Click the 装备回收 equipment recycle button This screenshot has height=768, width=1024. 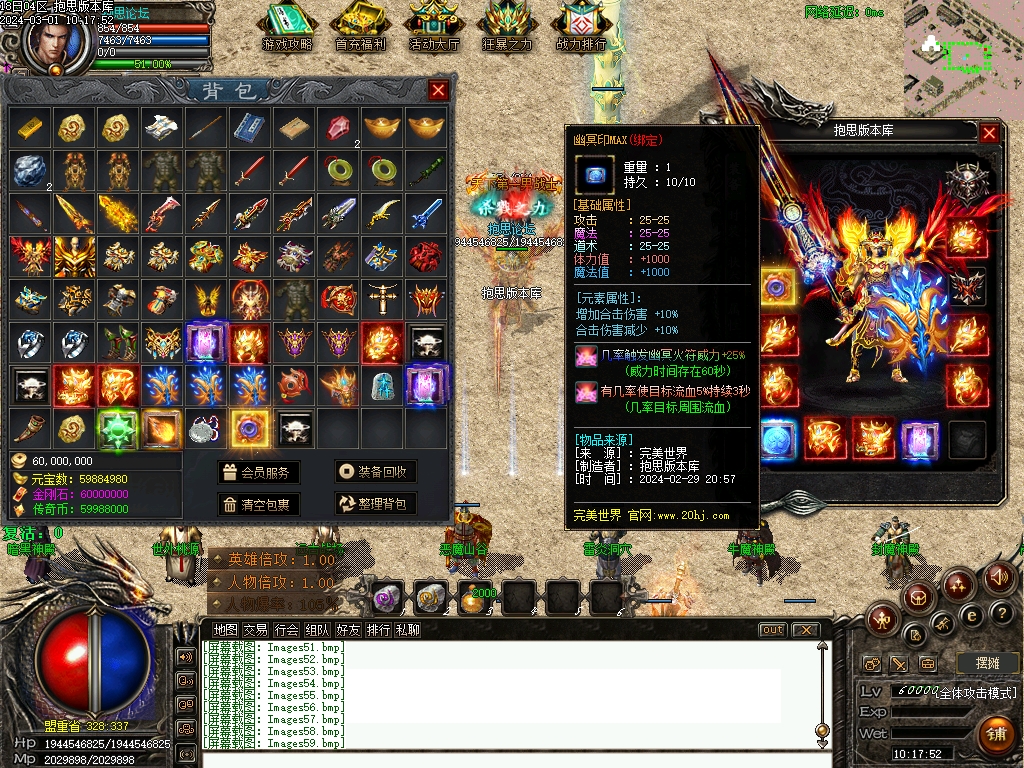(375, 473)
